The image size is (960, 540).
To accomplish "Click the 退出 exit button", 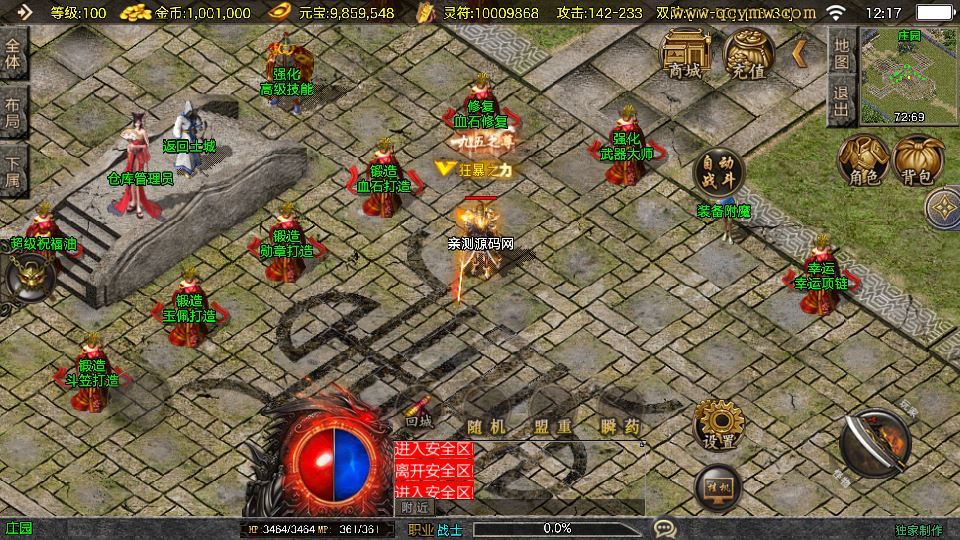I will (x=841, y=103).
